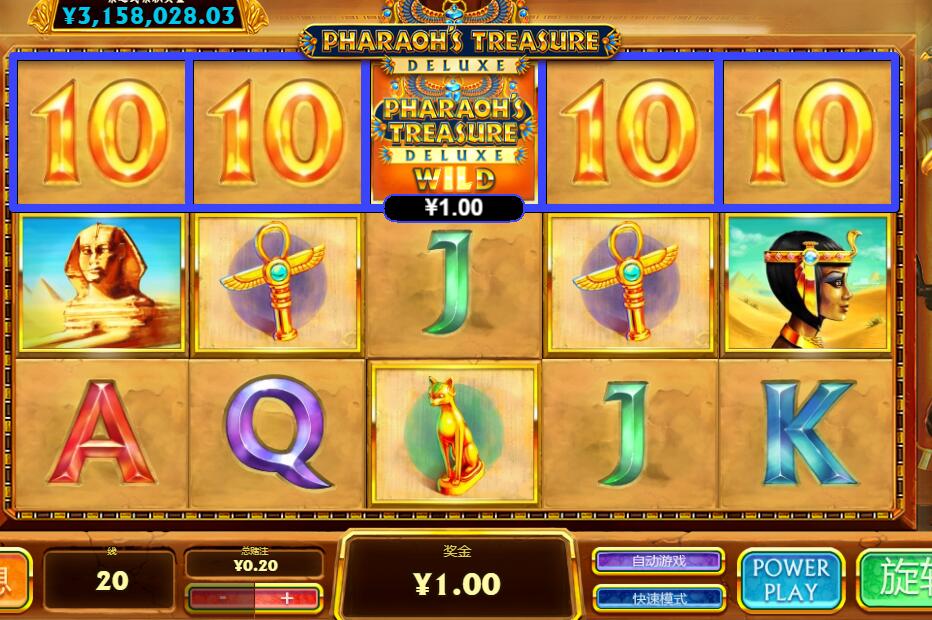Toggle turbo mode (快速模式)
The width and height of the screenshot is (932, 620).
[659, 598]
